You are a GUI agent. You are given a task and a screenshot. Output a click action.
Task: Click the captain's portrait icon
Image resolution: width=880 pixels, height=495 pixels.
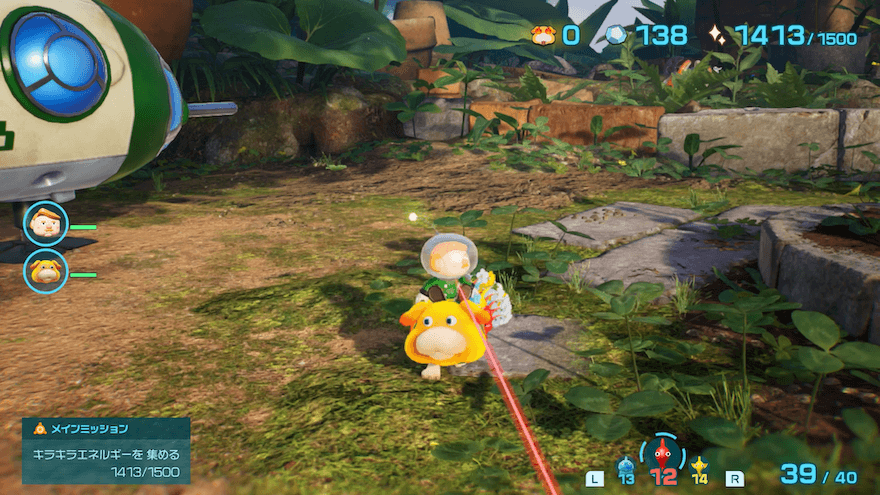pyautogui.click(x=45, y=224)
